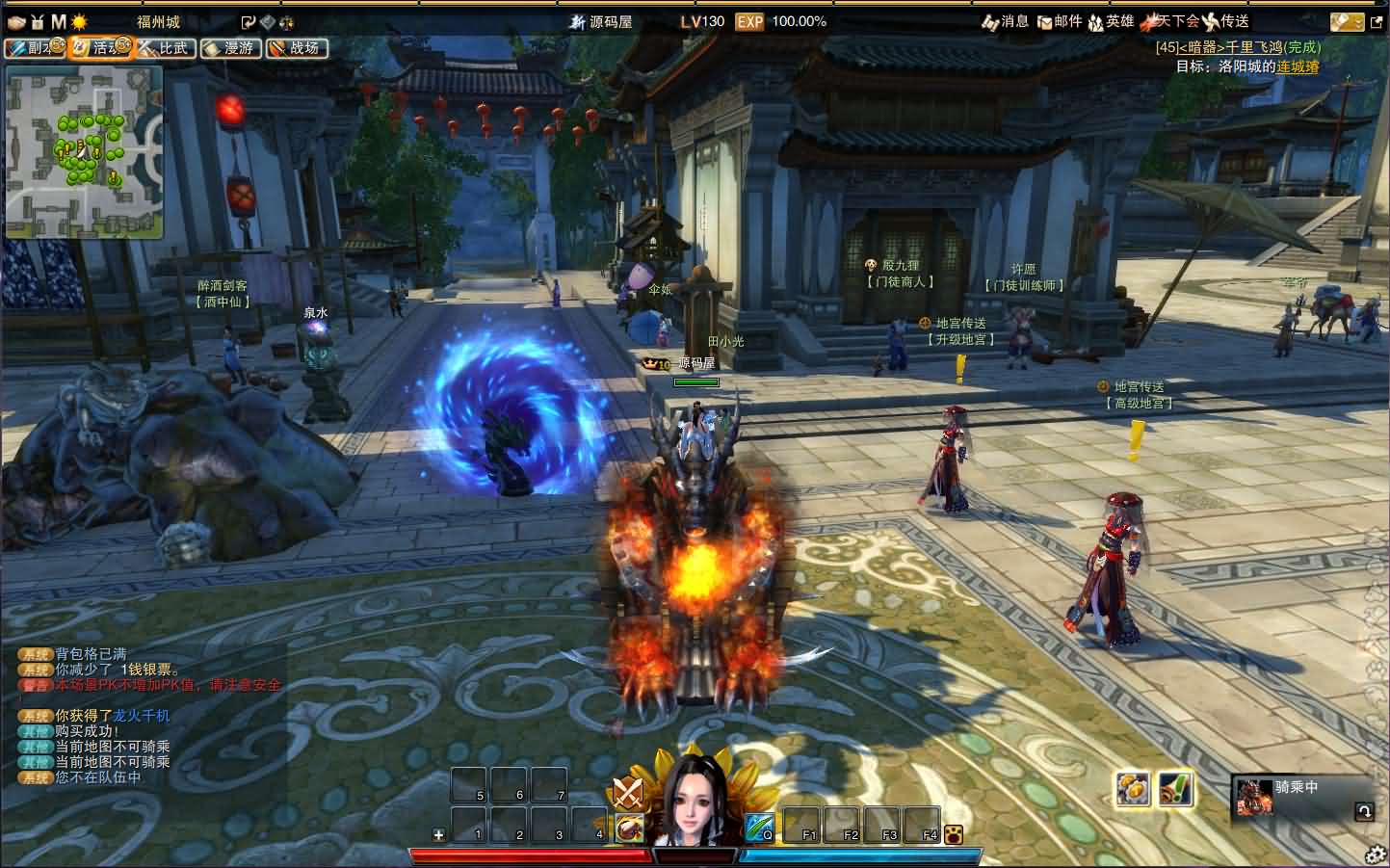Enter the 战场 battlefield menu
Viewport: 1390px width, 868px height.
click(x=296, y=47)
